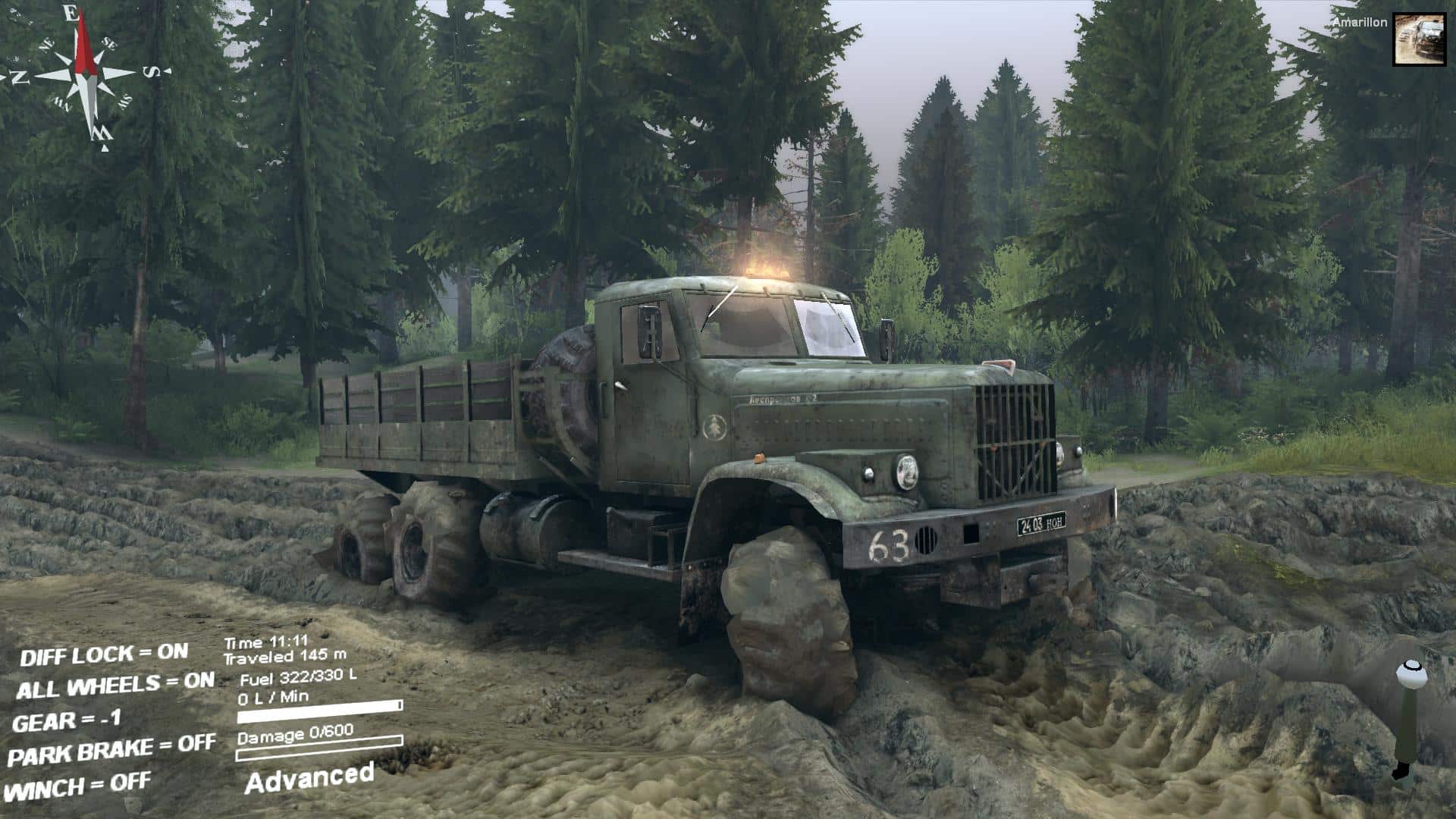
Task: Toggle the ALL WHEELS drive setting
Action: point(115,686)
